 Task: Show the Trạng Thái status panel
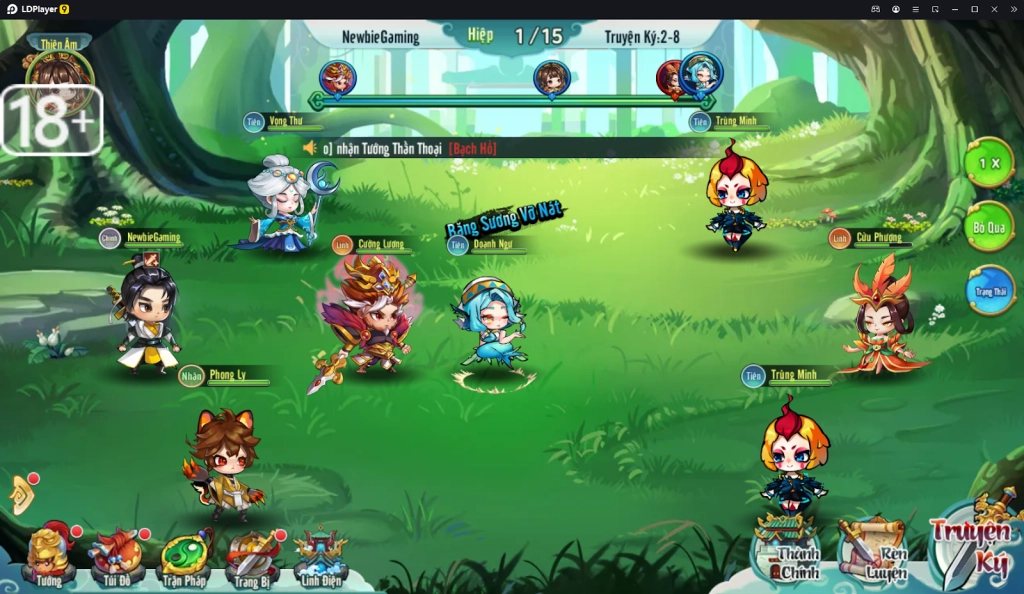[x=990, y=291]
